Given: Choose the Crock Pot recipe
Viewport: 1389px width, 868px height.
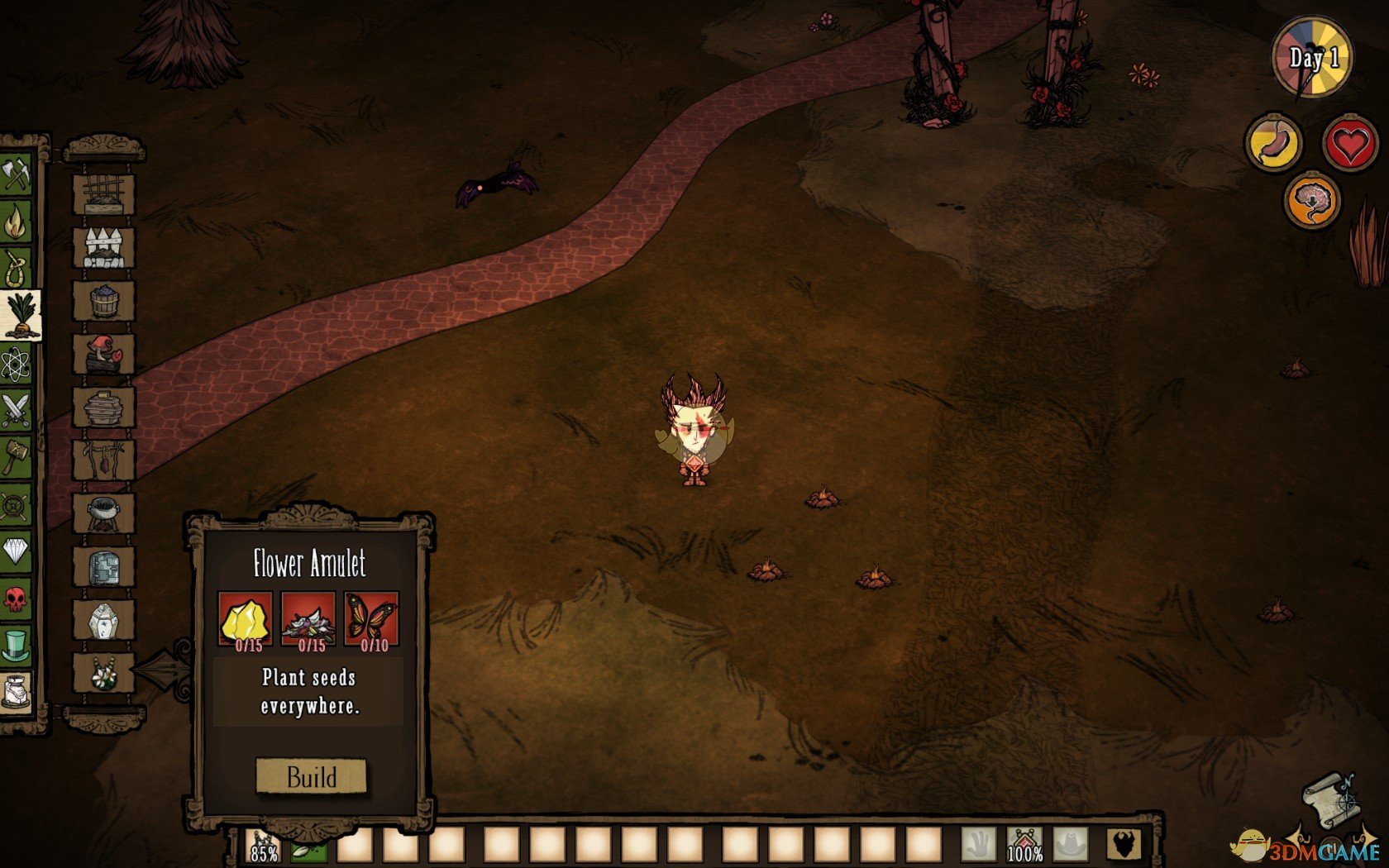Looking at the screenshot, I should pos(103,513).
